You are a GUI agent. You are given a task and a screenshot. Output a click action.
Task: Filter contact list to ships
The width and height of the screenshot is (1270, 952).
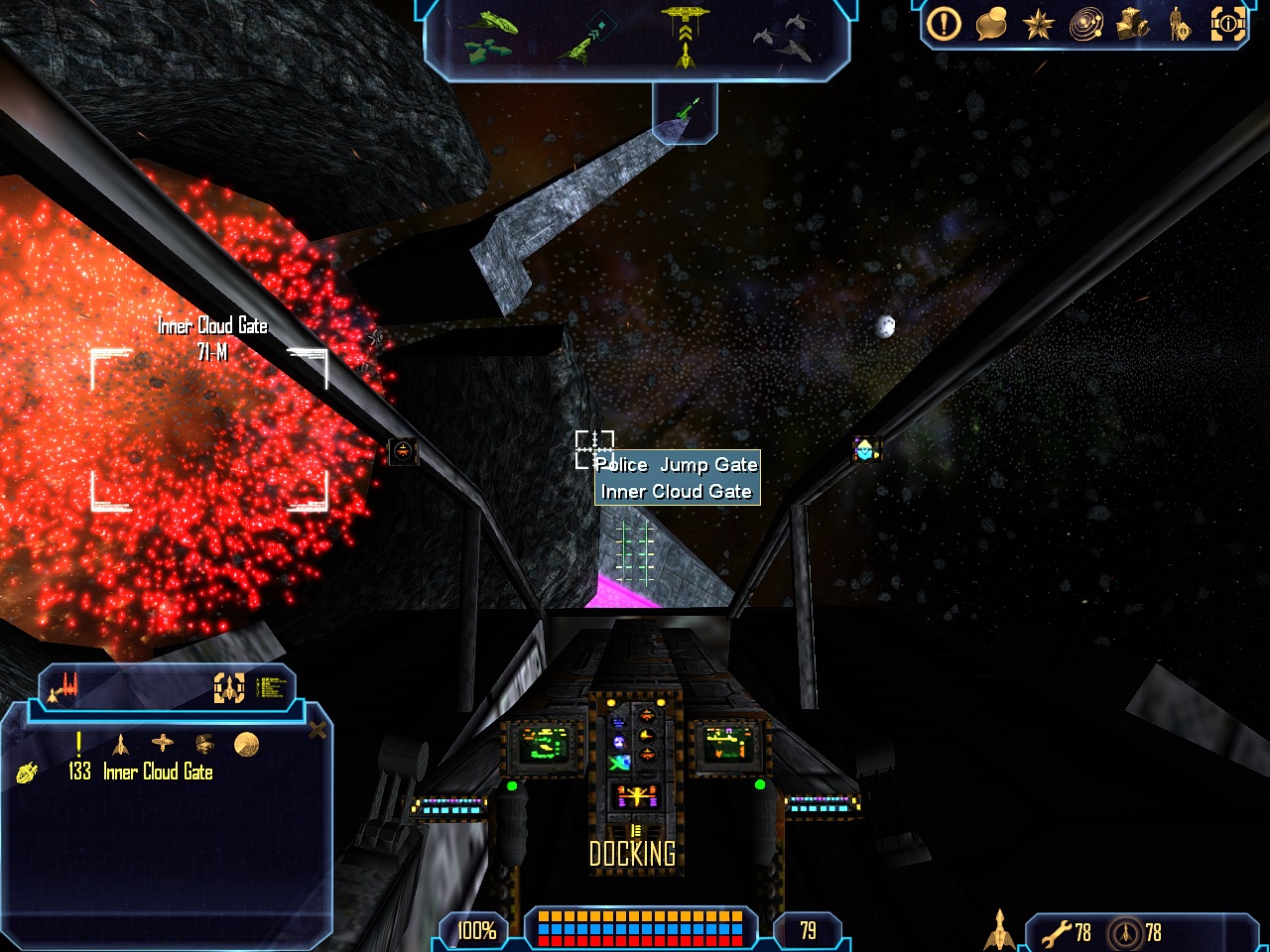[x=120, y=744]
